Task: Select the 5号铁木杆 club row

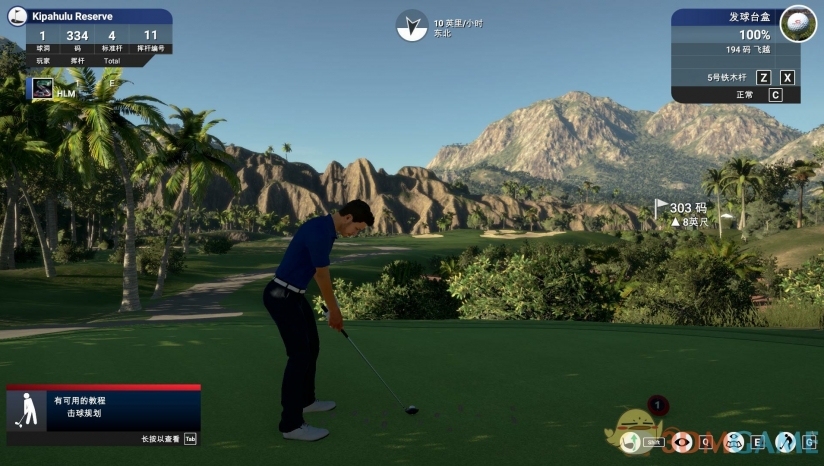Action: (727, 77)
